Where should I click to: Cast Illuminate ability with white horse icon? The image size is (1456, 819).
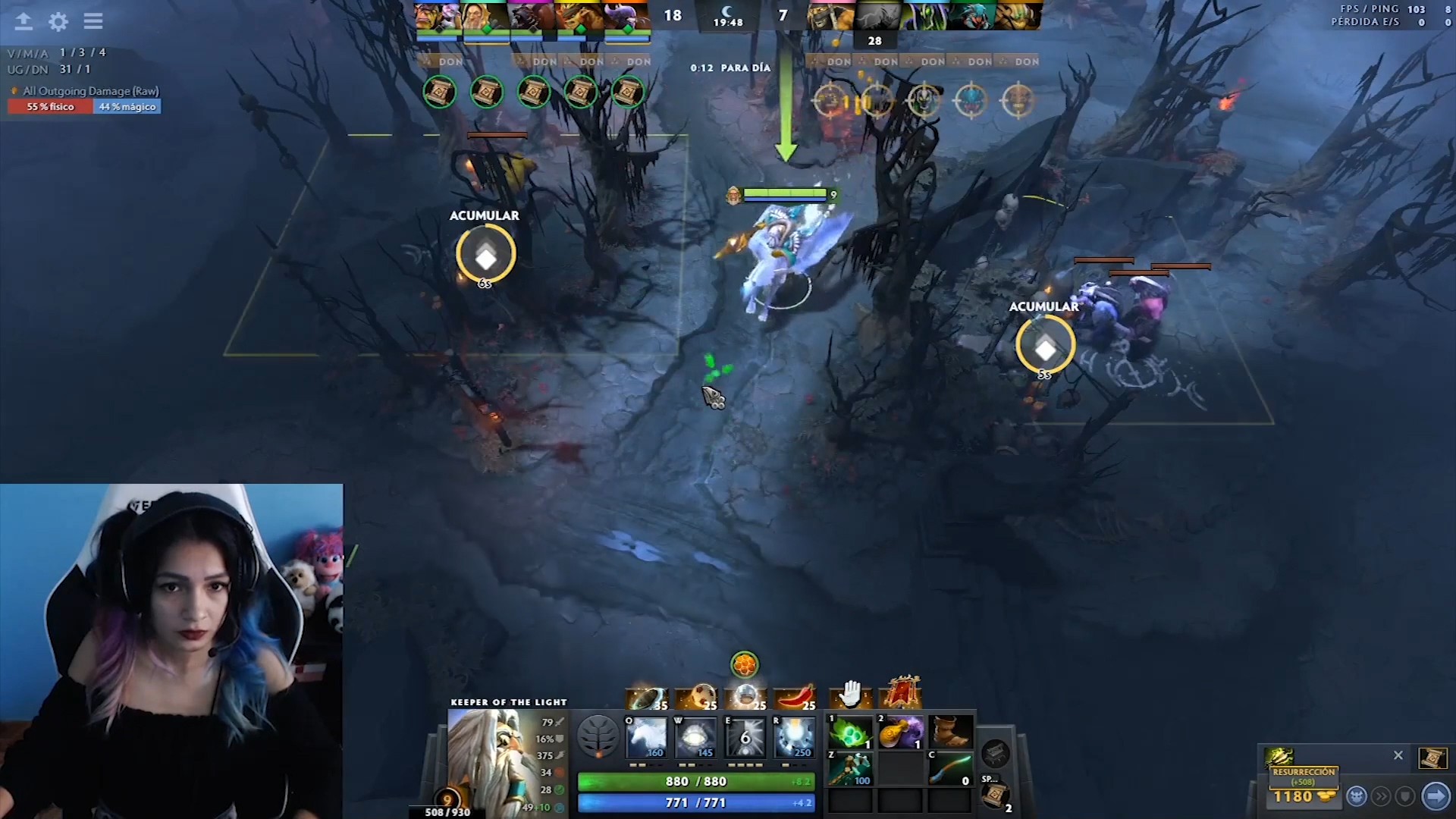coord(646,736)
